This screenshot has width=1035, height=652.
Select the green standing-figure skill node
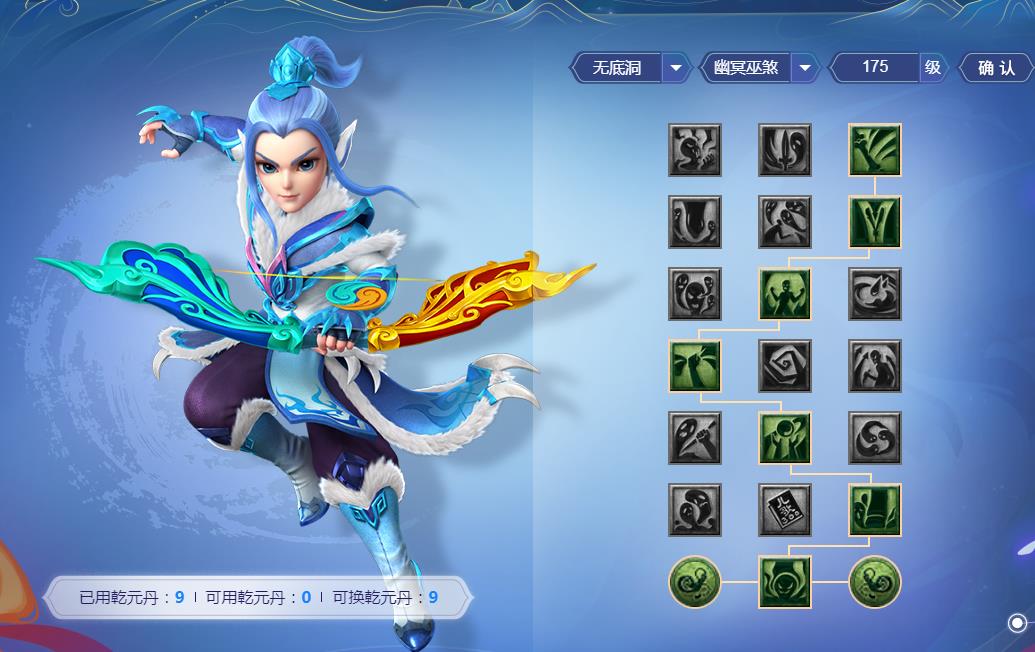coord(785,294)
